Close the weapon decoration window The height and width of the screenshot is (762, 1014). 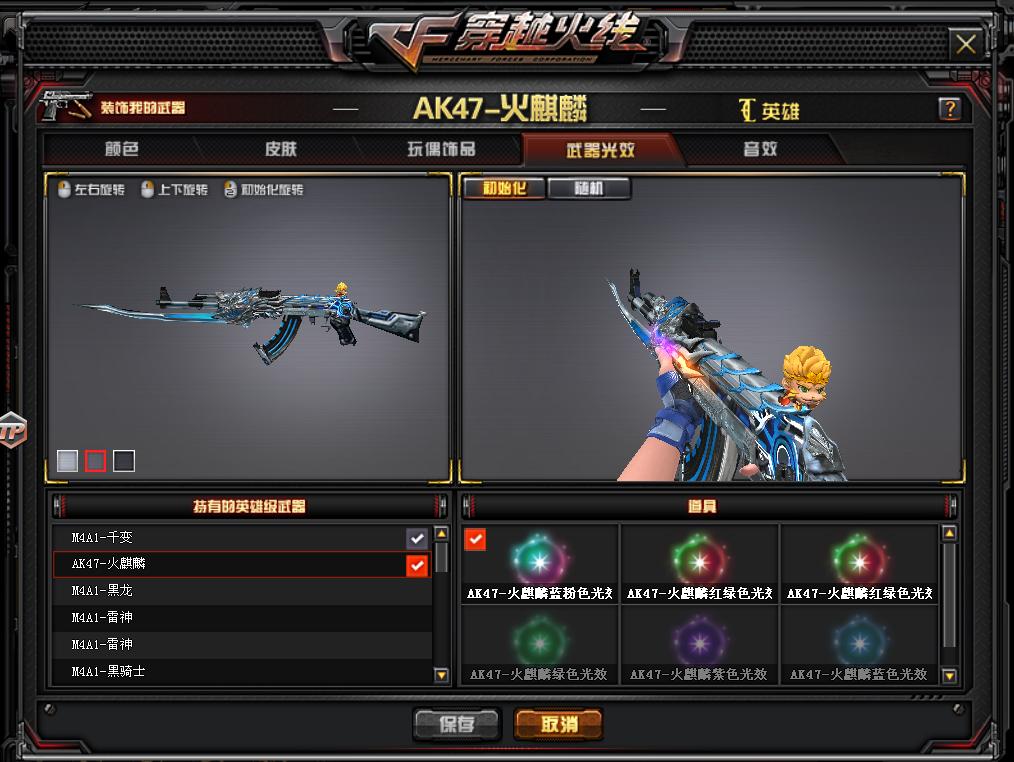[x=965, y=44]
